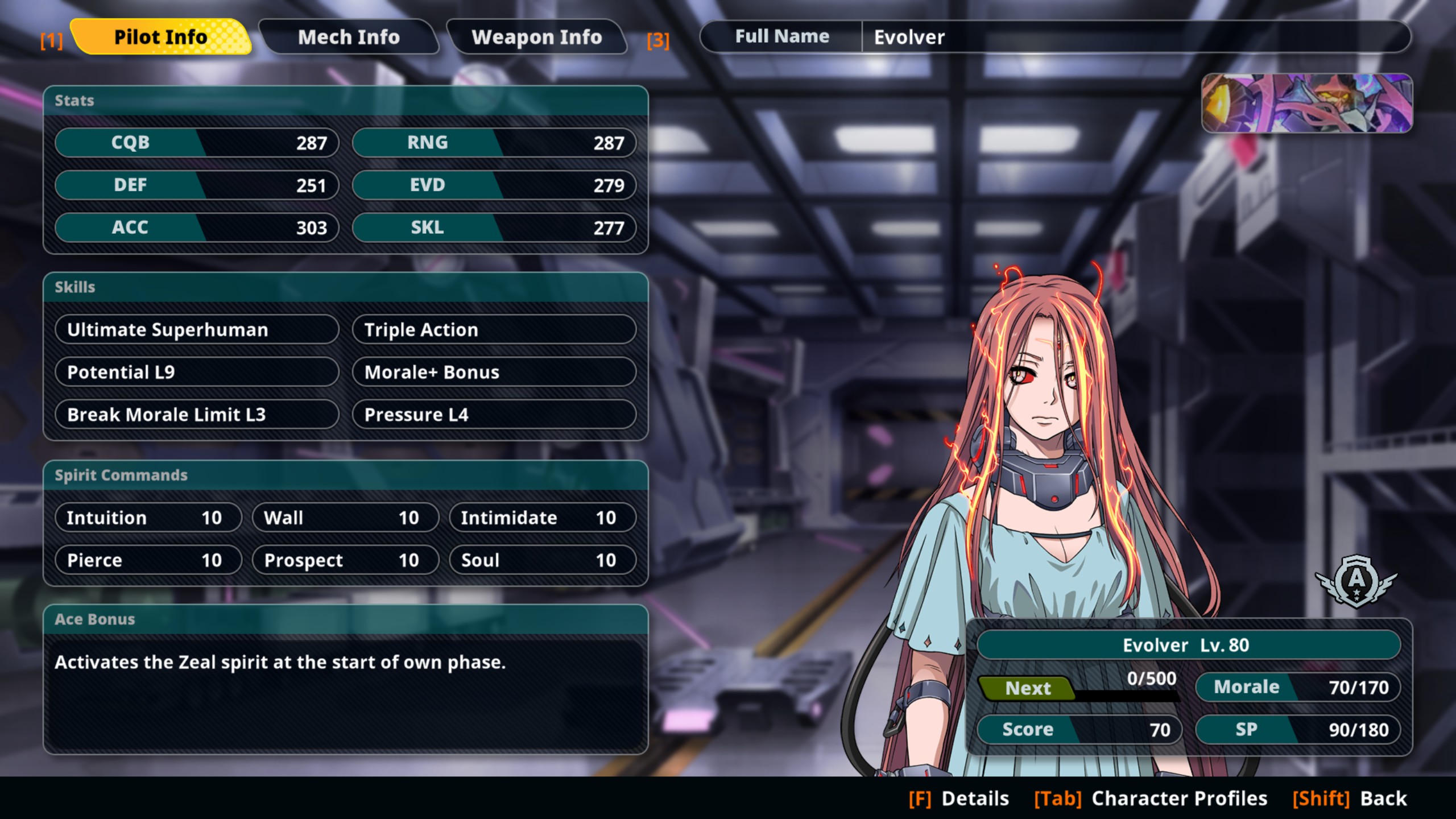1456x819 pixels.
Task: Select the Pilot Info tab
Action: click(161, 38)
